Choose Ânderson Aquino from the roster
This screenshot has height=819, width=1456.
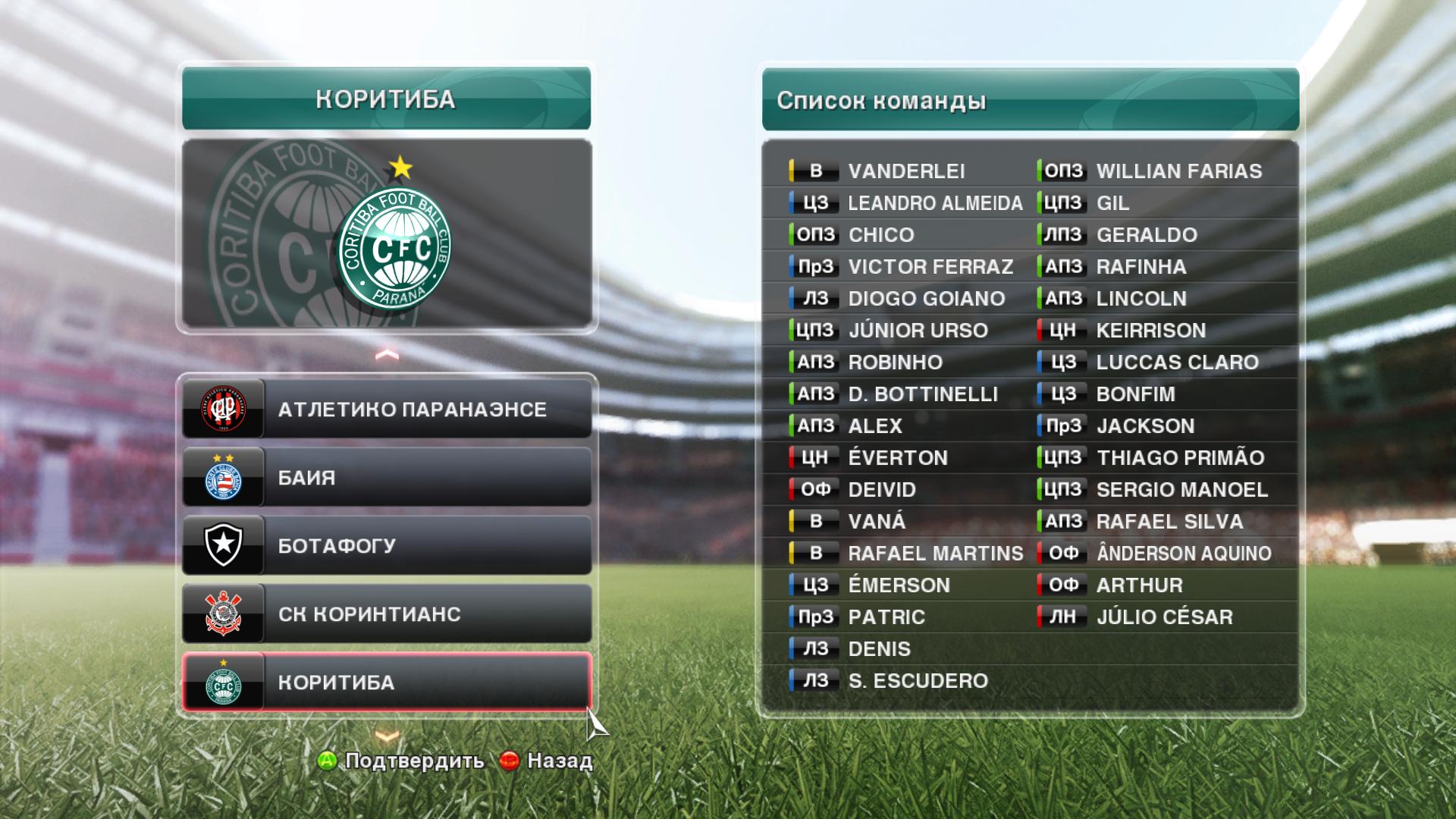click(x=1183, y=554)
